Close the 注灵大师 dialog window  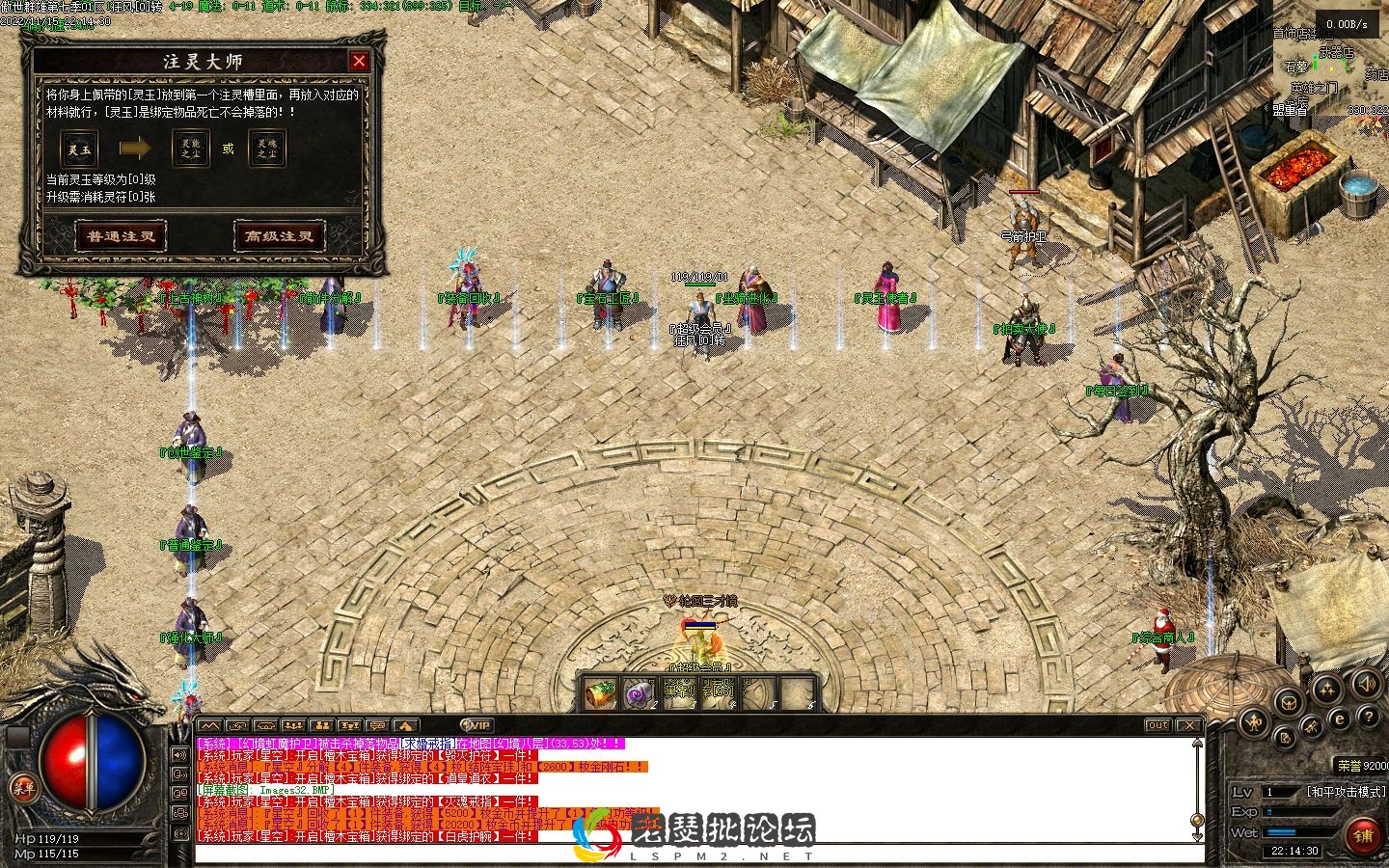tap(359, 61)
